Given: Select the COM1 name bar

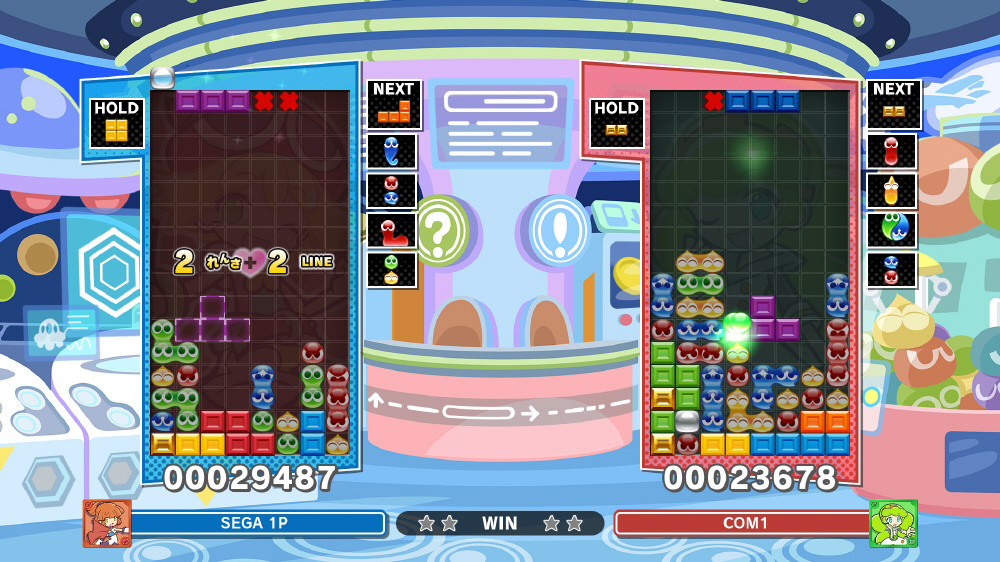Looking at the screenshot, I should tap(741, 523).
